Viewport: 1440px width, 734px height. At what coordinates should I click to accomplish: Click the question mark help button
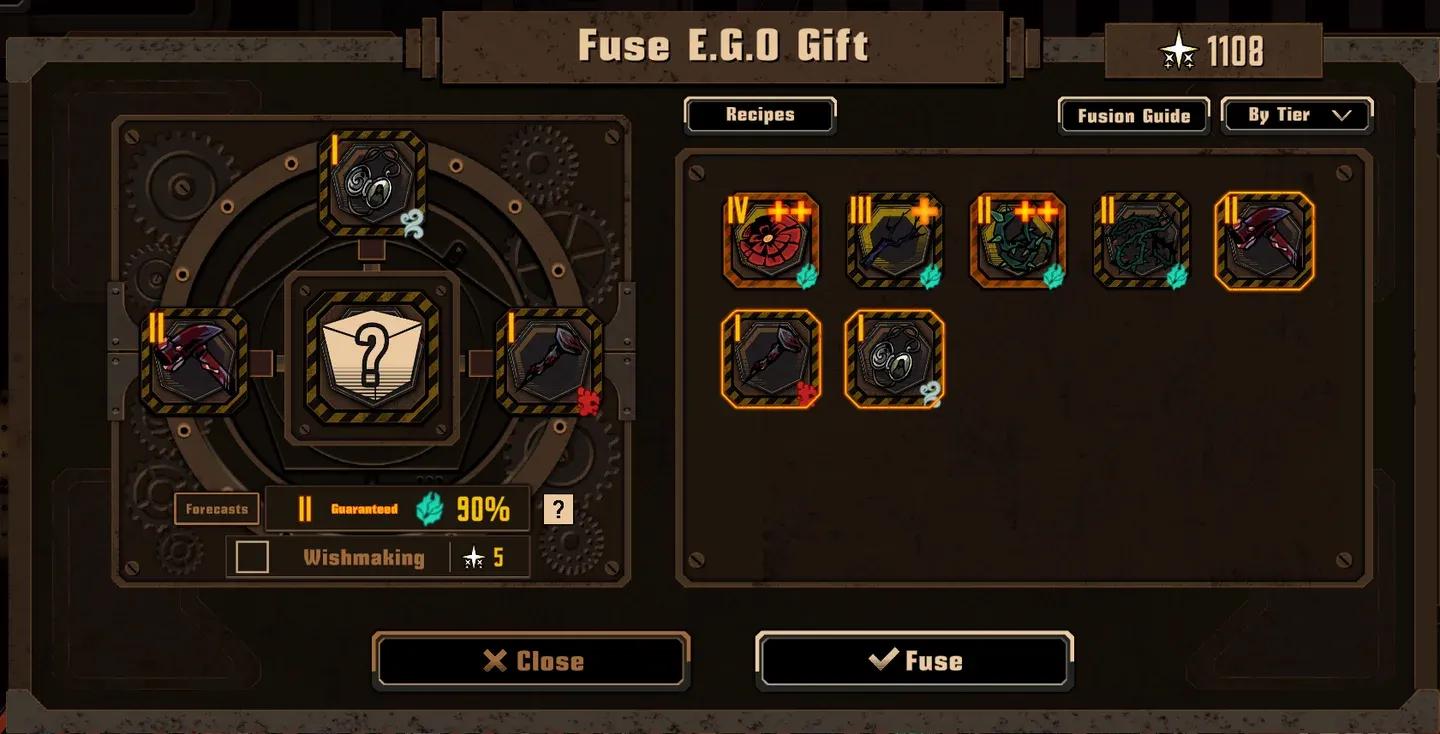[558, 509]
